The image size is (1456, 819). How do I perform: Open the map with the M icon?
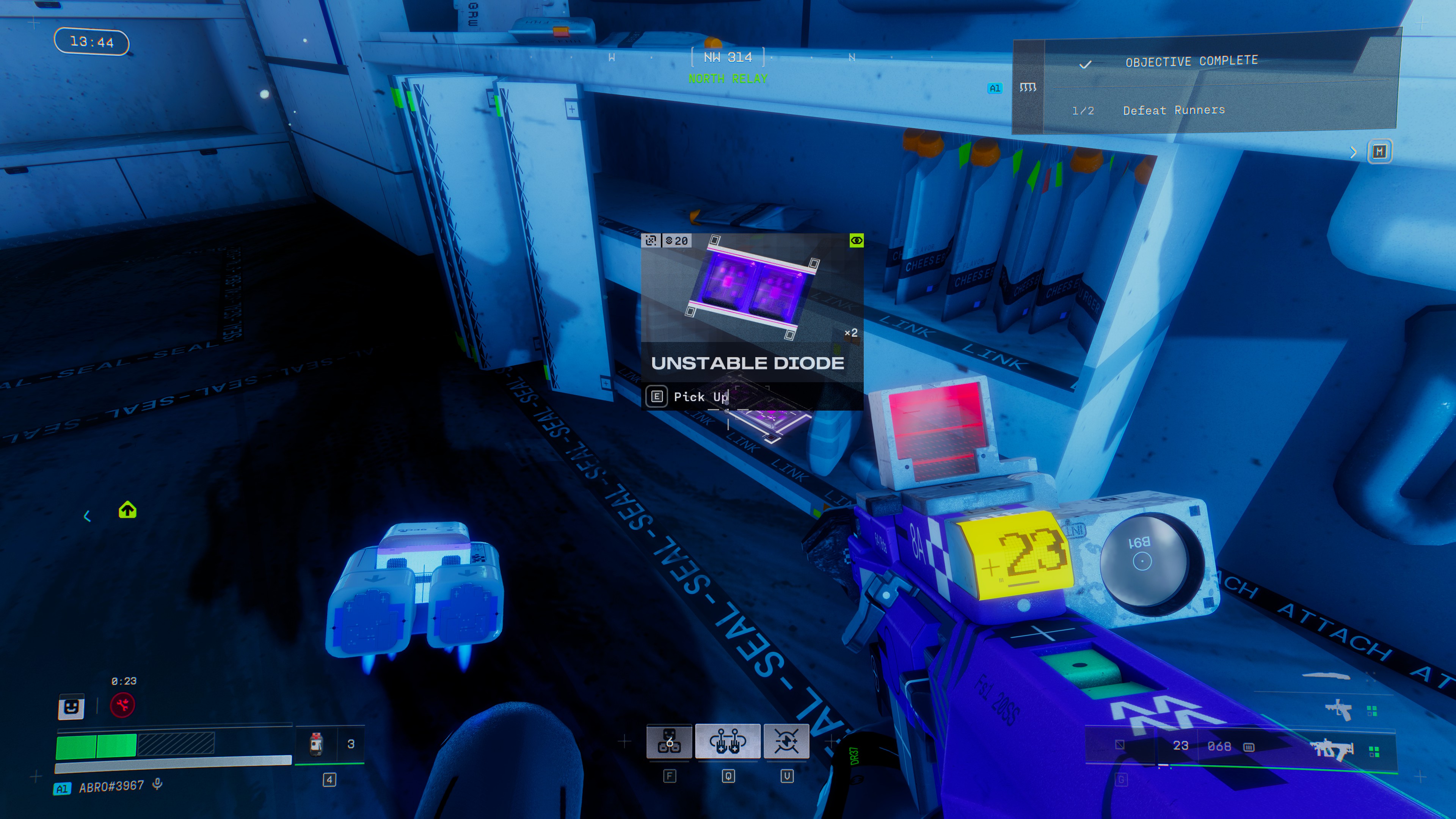pos(1380,152)
